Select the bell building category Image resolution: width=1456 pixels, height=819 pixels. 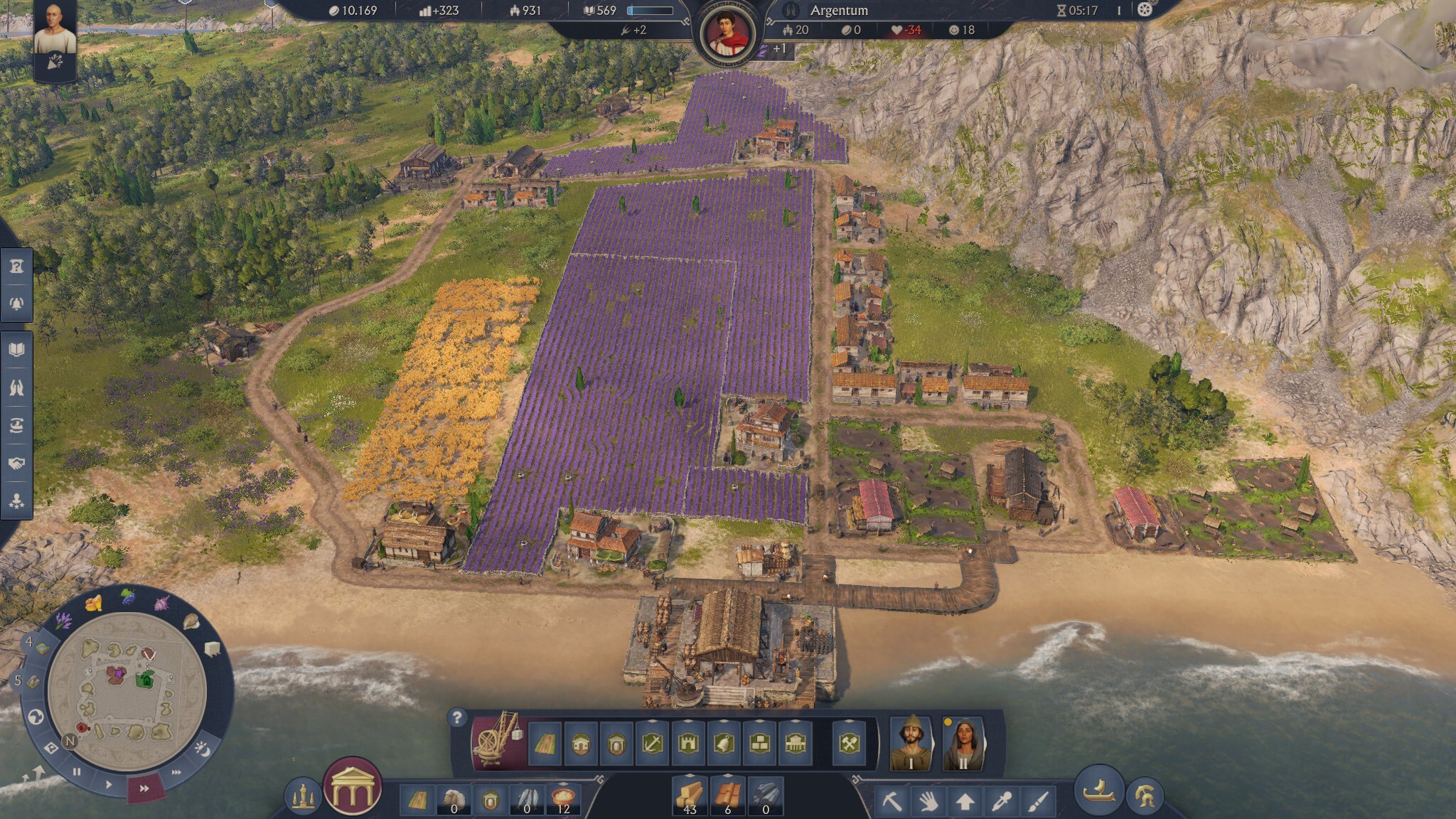pos(724,744)
